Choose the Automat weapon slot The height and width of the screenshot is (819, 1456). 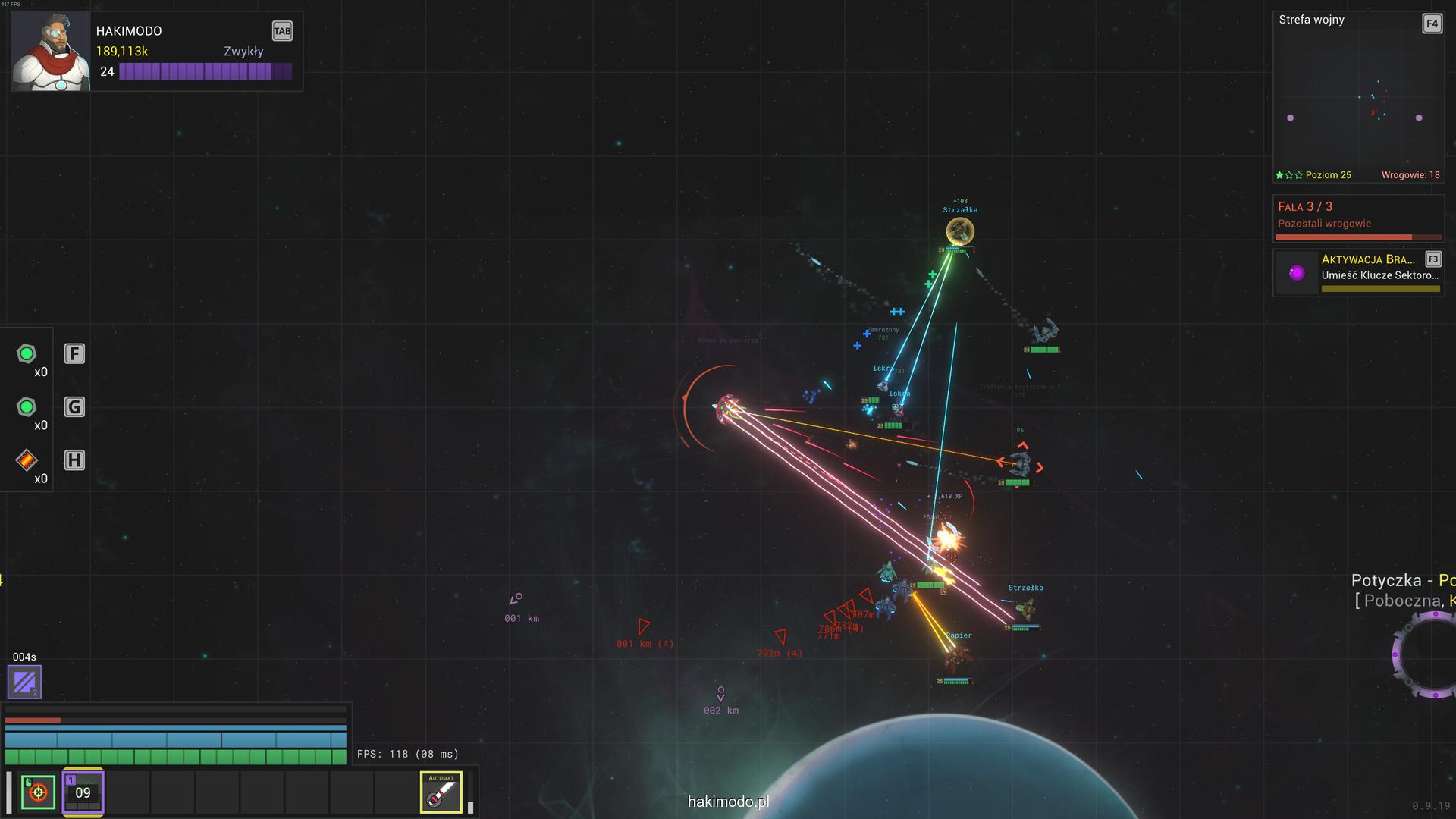point(441,792)
